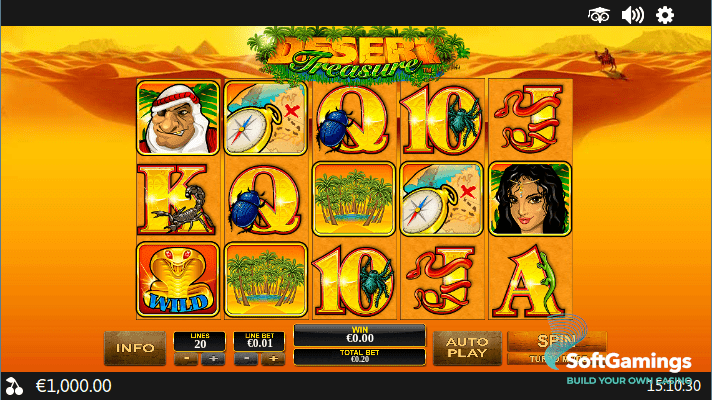The width and height of the screenshot is (712, 400).
Task: Open the gear settings menu
Action: coord(665,14)
